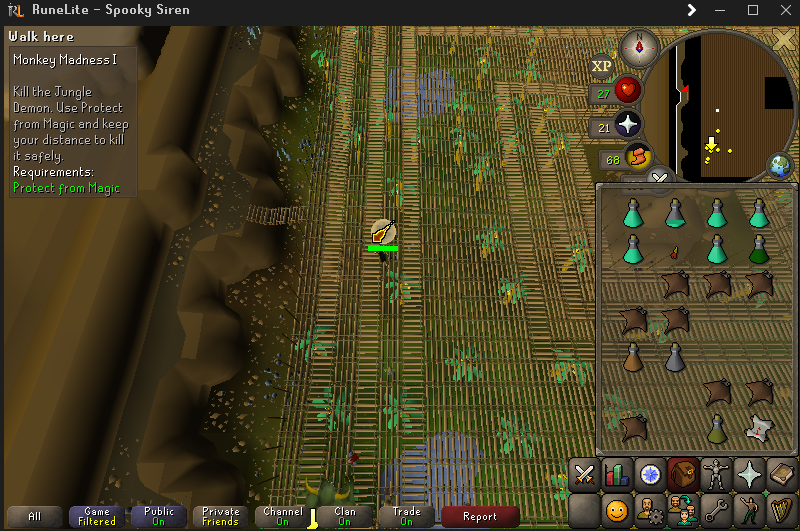800x531 pixels.
Task: Maximize the RuneLite window
Action: tap(753, 10)
